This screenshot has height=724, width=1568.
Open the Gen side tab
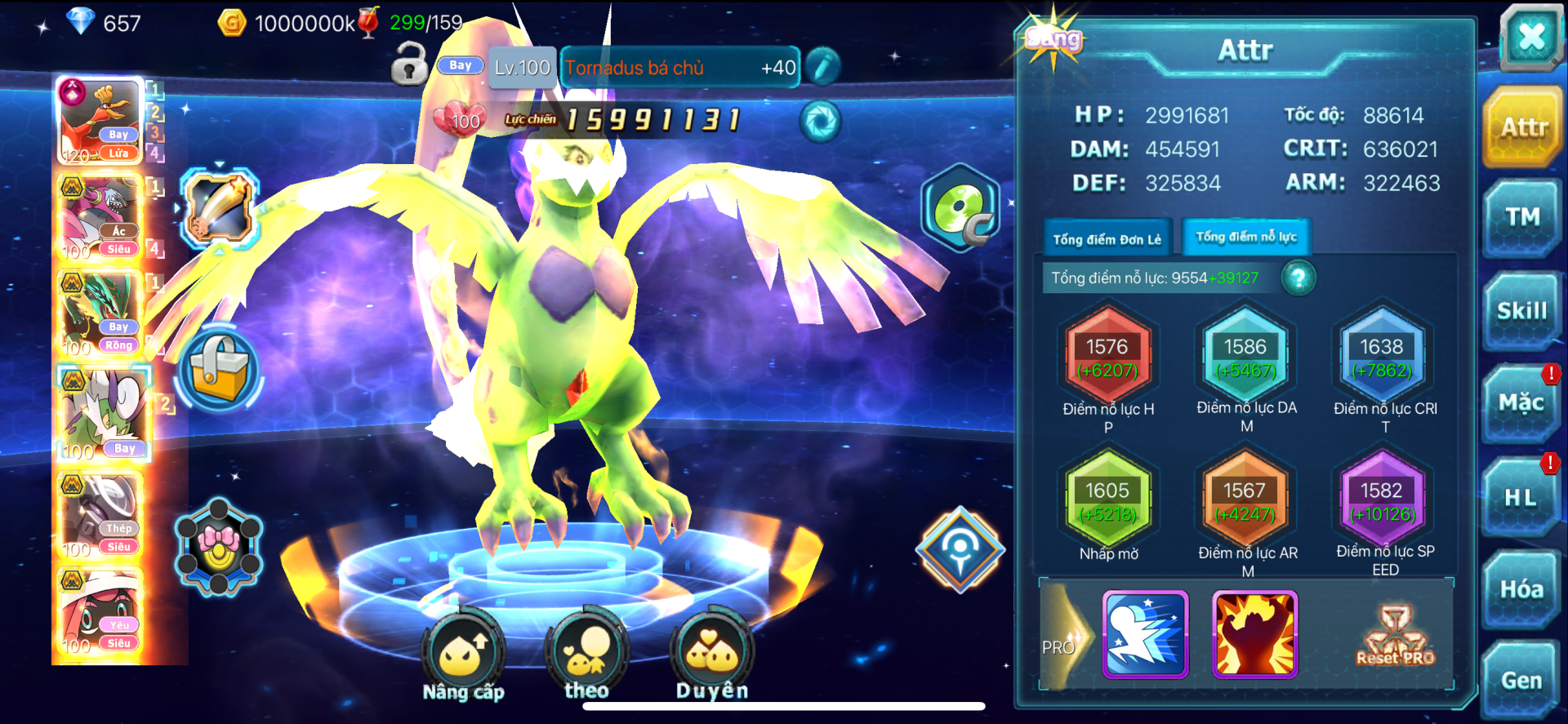pyautogui.click(x=1522, y=680)
